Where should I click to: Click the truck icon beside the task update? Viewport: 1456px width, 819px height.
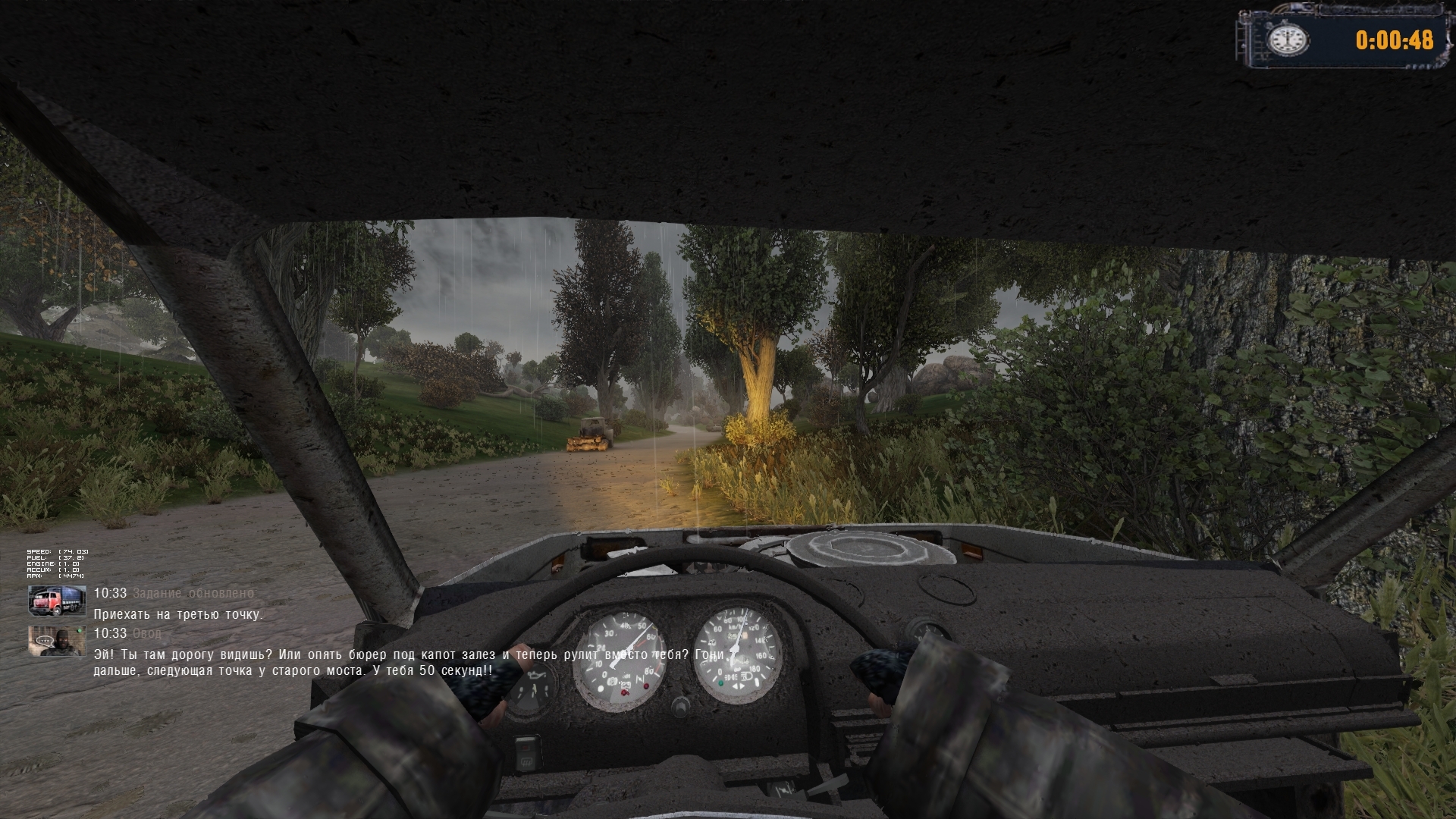[57, 601]
